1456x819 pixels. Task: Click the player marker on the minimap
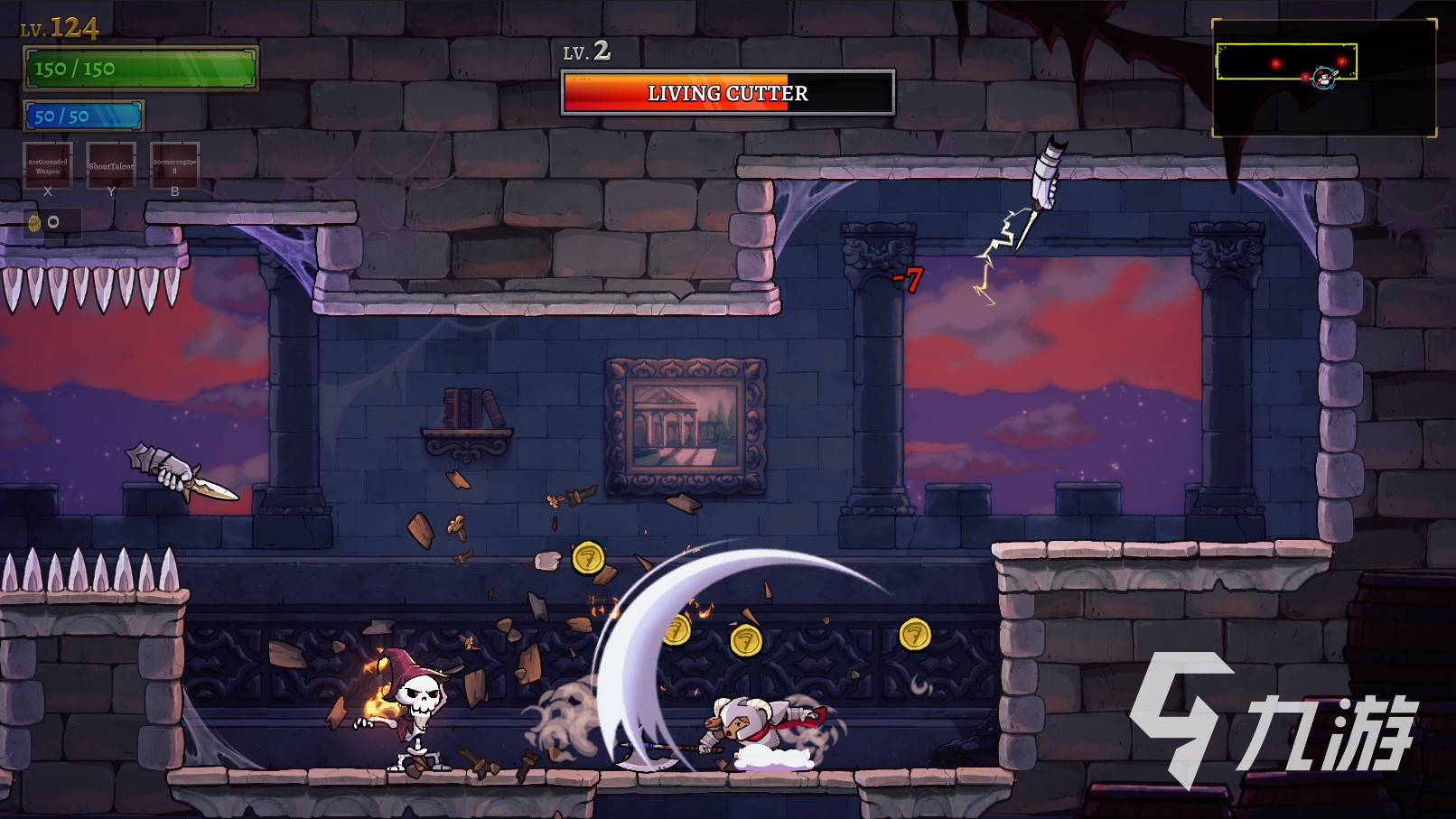click(x=1324, y=79)
